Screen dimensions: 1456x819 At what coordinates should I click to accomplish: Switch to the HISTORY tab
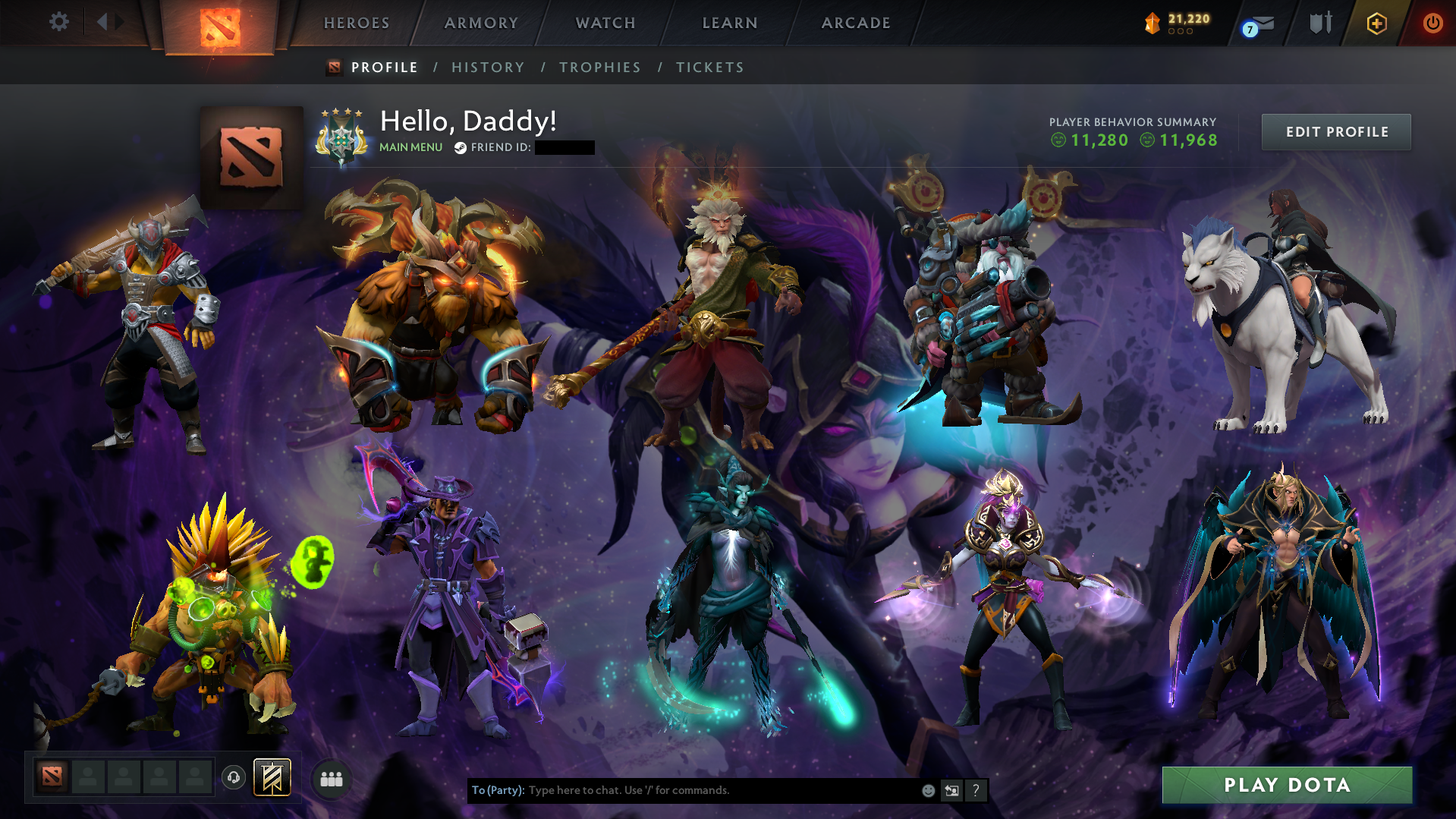click(x=487, y=67)
